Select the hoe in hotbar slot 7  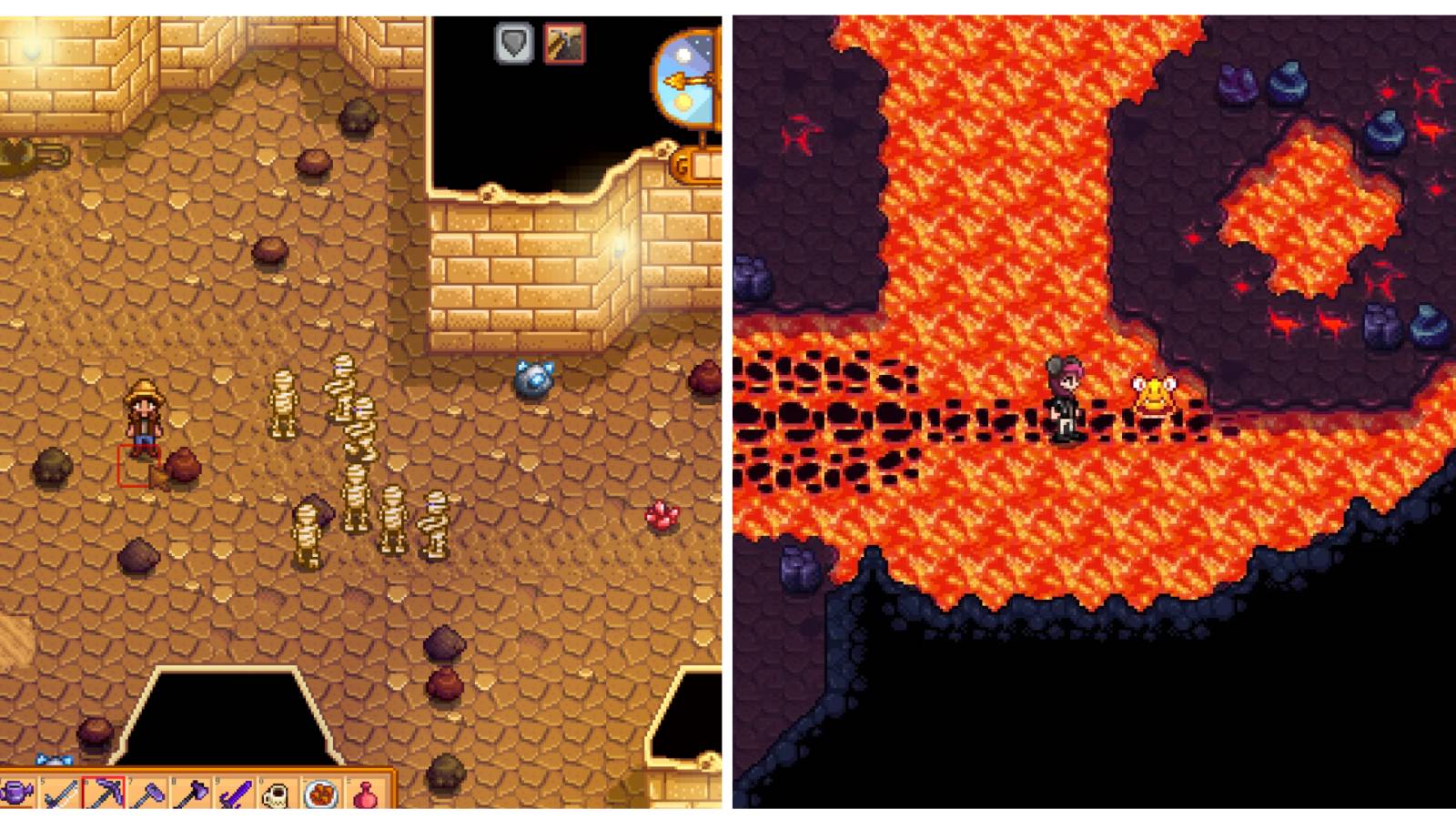pos(147,795)
